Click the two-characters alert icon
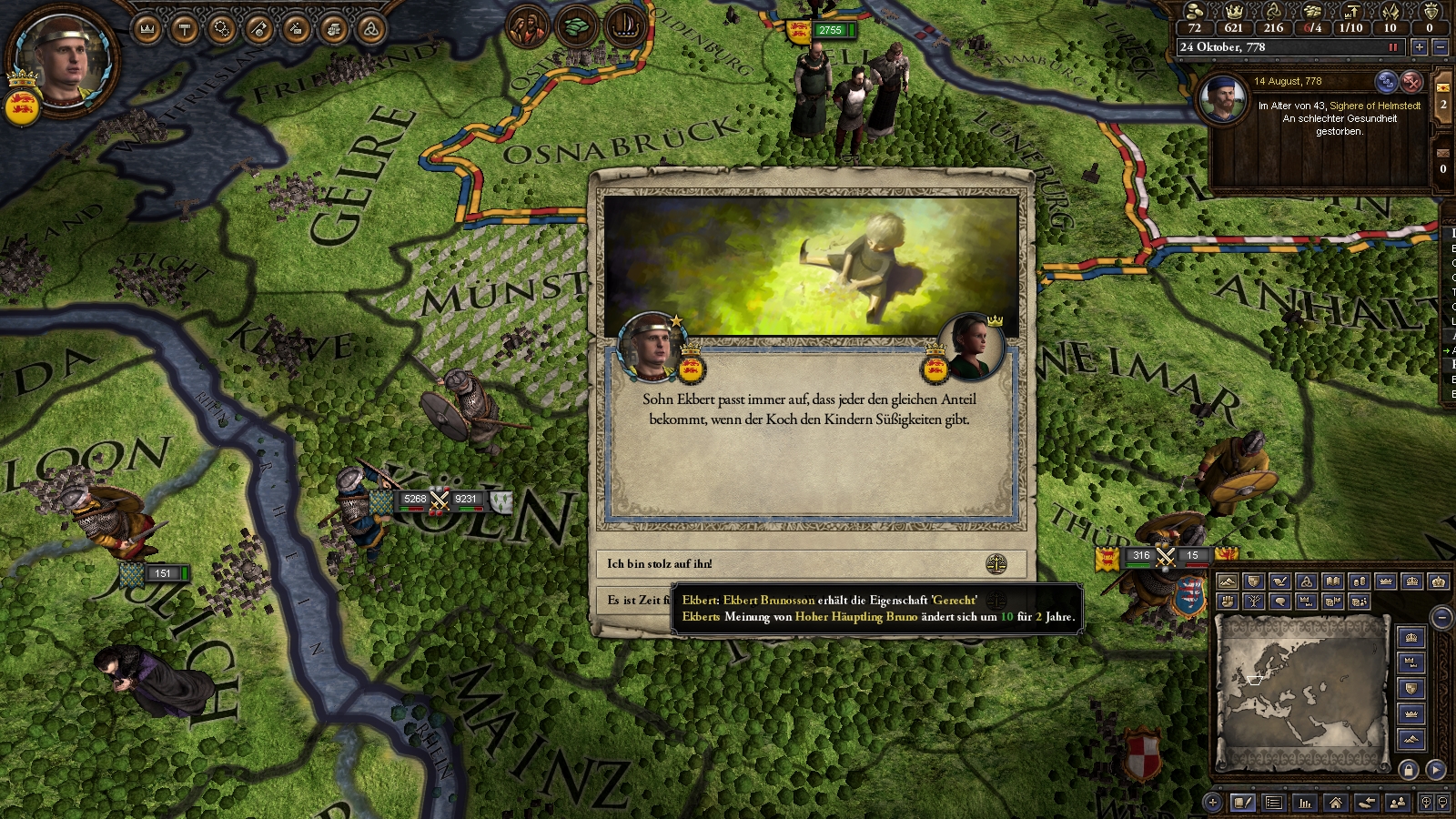Viewport: 1456px width, 819px height. 527,27
